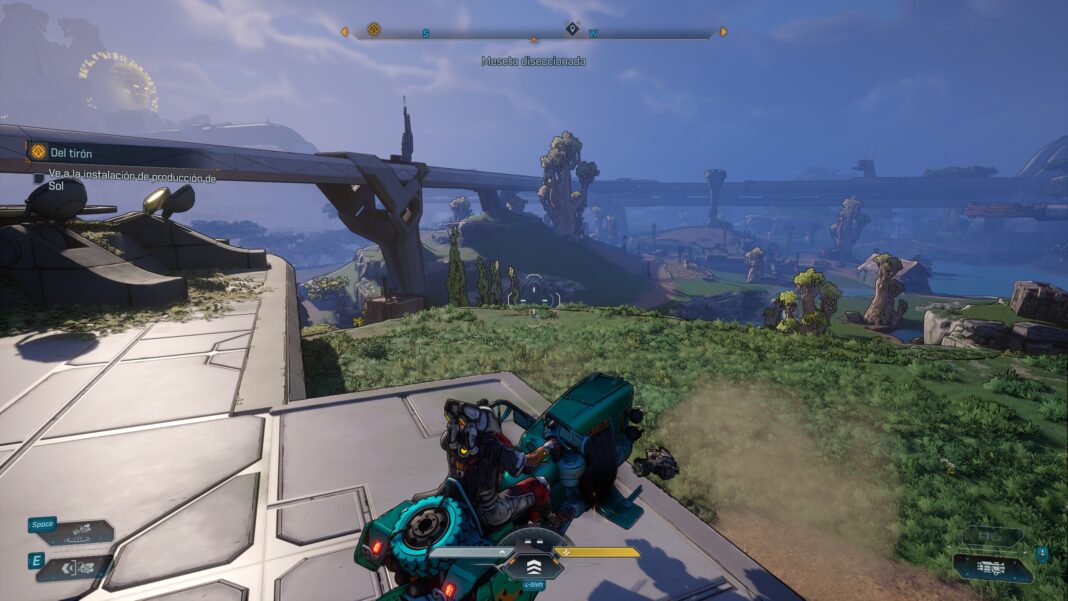Select the dark diamond marker on the compass
This screenshot has height=601, width=1068.
coord(572,29)
